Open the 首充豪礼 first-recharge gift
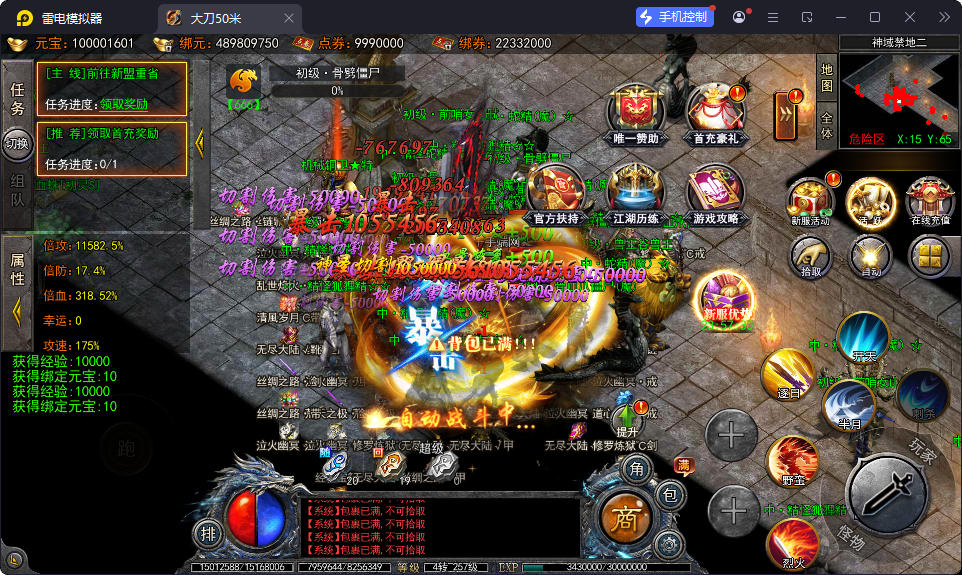This screenshot has width=962, height=575. [715, 112]
